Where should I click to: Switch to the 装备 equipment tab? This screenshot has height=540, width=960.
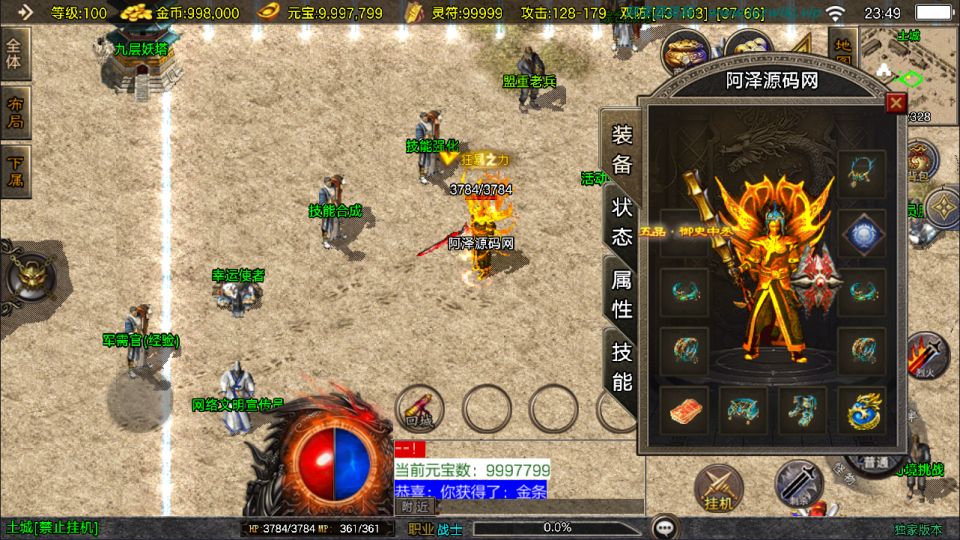[x=621, y=149]
